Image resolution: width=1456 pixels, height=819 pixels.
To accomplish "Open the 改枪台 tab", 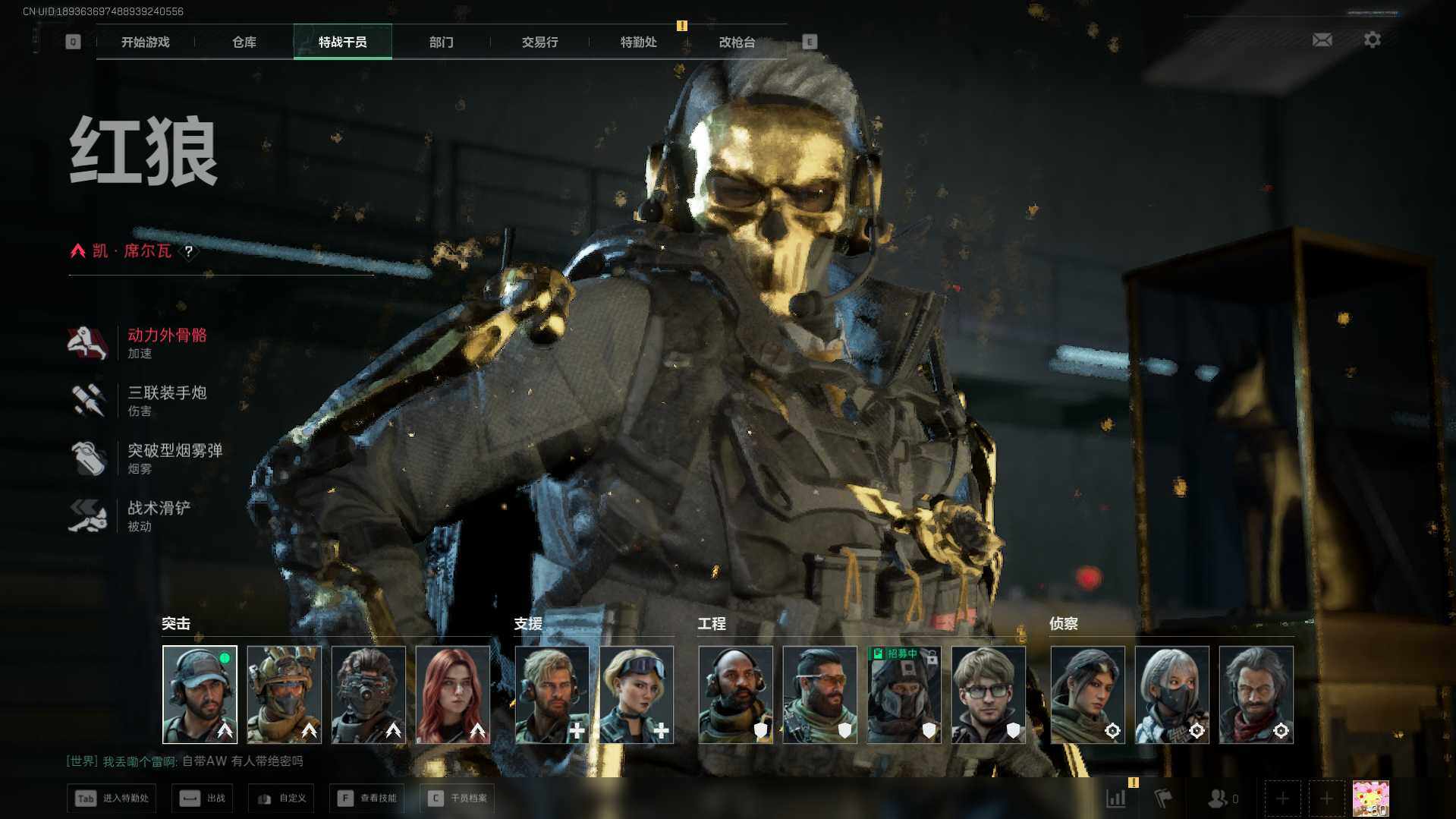I will pyautogui.click(x=737, y=42).
